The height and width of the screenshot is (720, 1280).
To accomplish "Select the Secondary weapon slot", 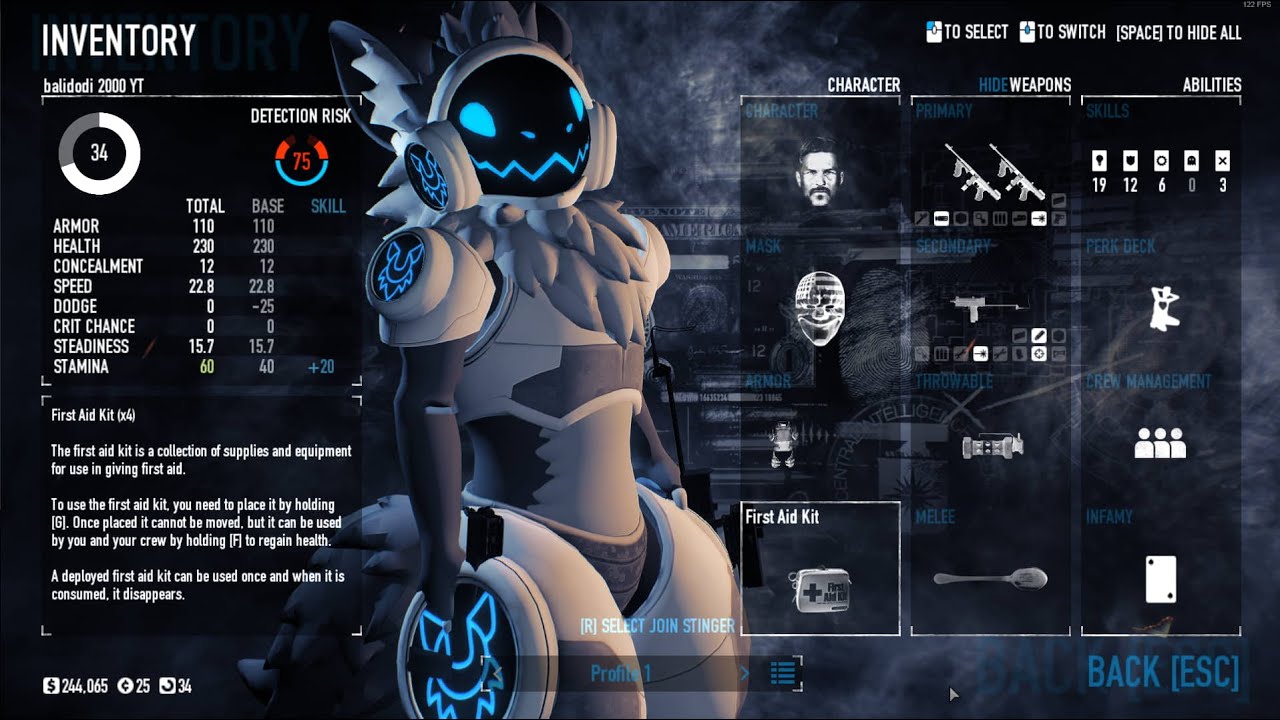I will [x=991, y=307].
